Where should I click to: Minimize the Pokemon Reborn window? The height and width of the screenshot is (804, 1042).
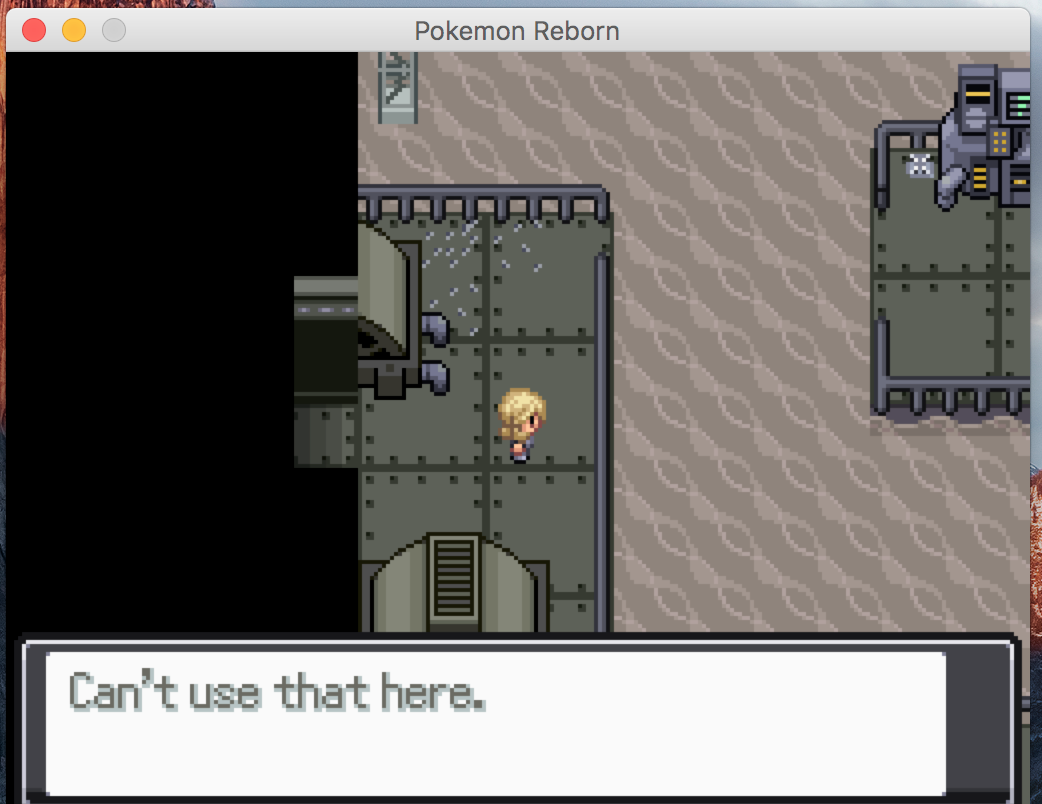(74, 30)
